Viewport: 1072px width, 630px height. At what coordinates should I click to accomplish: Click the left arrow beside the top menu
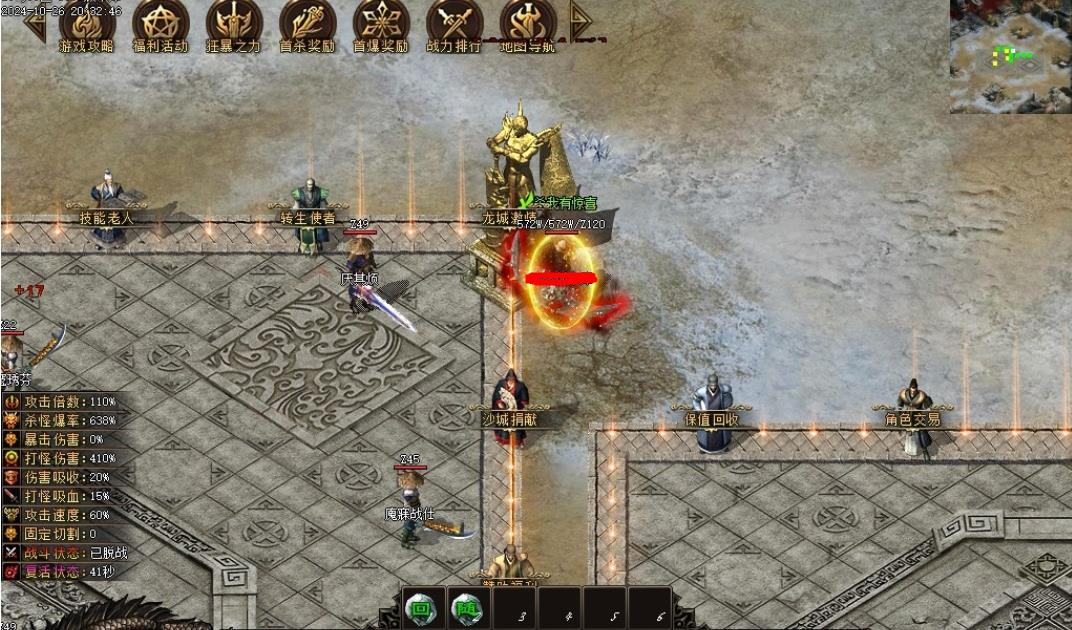36,22
